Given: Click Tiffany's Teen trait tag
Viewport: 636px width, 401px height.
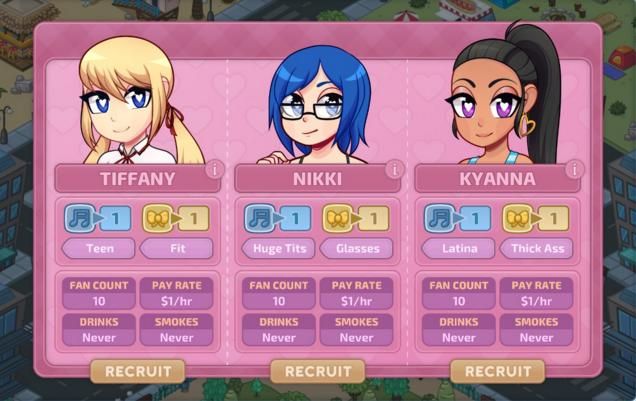Looking at the screenshot, I should click(x=98, y=247).
